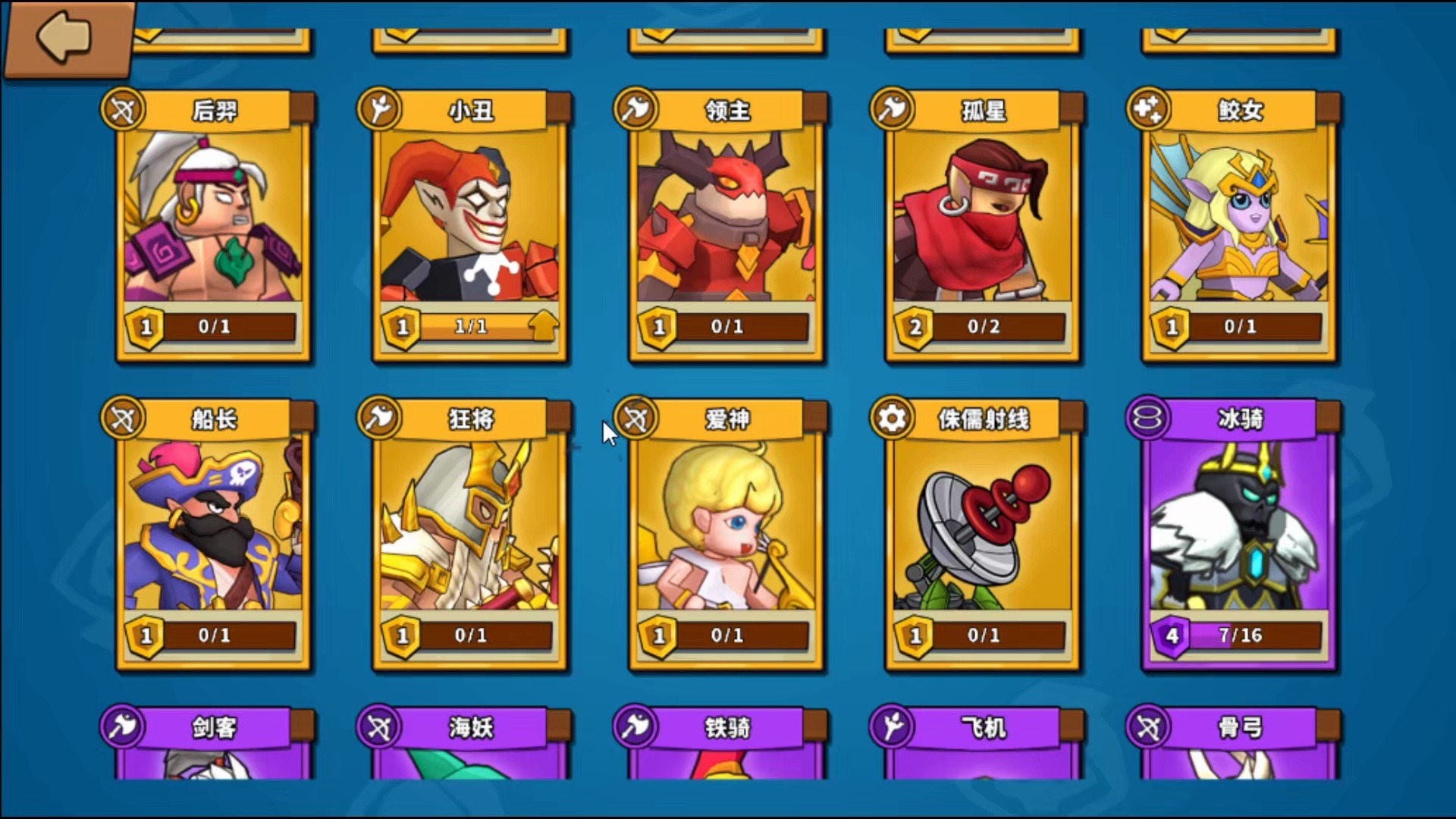The width and height of the screenshot is (1456, 819).
Task: Select the 海妖 purple card
Action: [469, 743]
